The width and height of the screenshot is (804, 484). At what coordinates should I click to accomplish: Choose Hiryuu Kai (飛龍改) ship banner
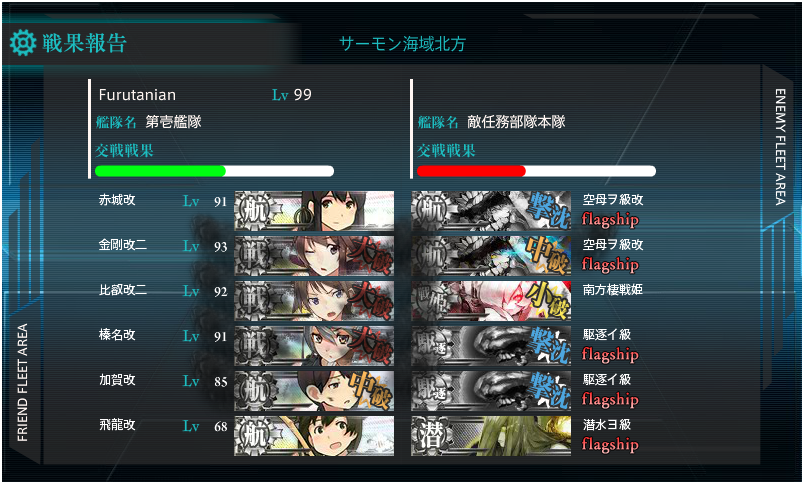click(x=314, y=435)
